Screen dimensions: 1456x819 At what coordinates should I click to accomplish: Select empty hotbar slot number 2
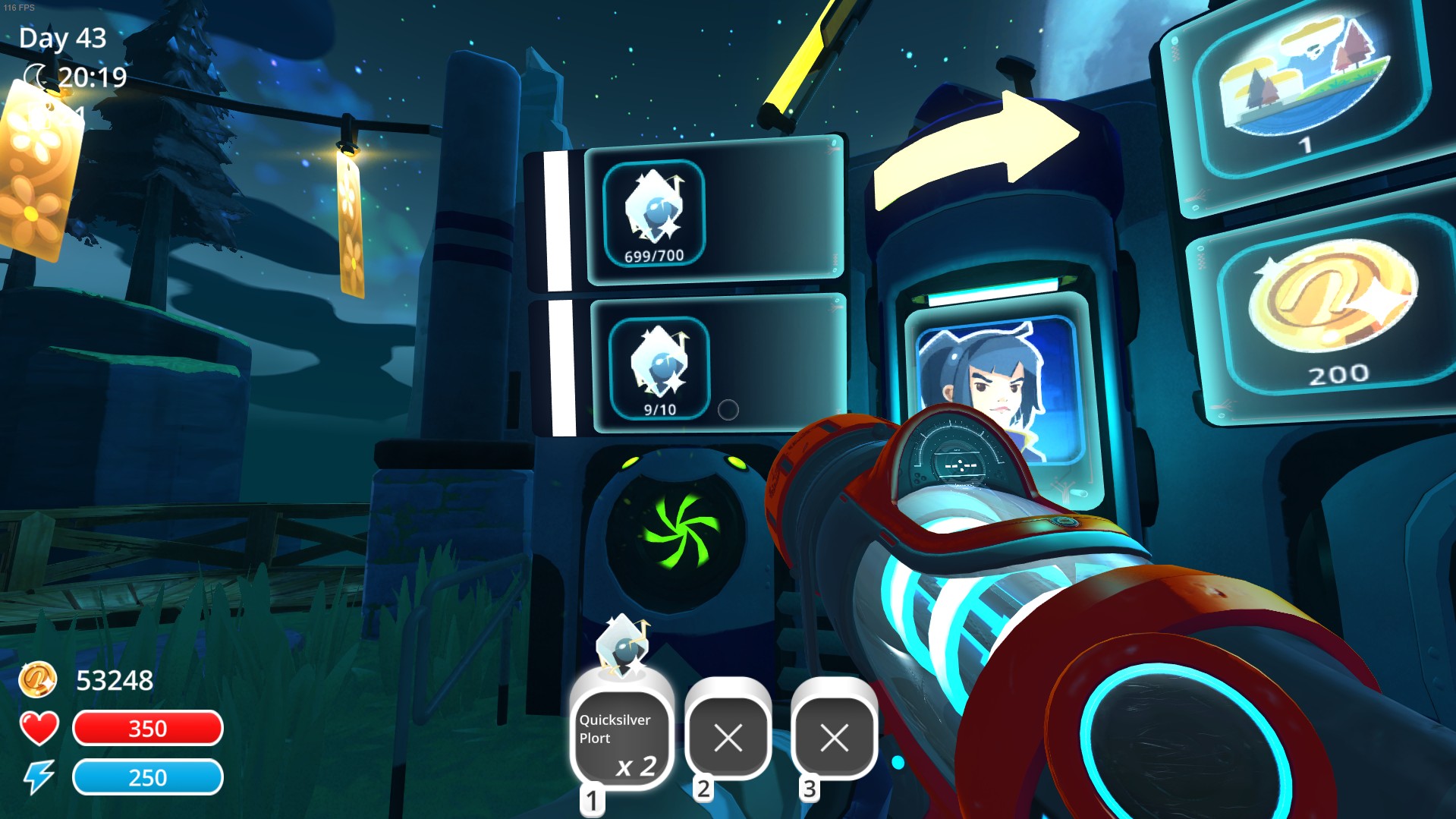728,736
